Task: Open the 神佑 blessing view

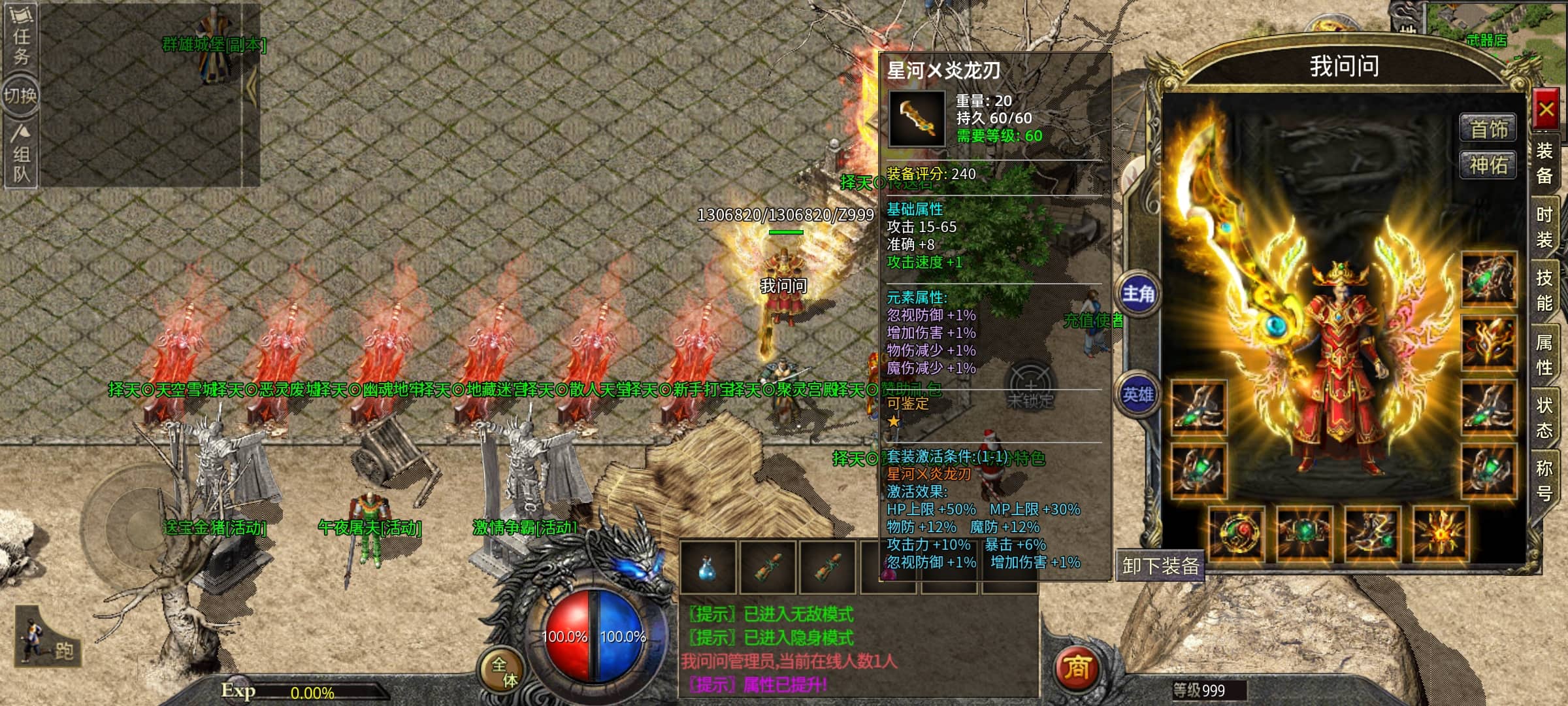Action: [1488, 165]
